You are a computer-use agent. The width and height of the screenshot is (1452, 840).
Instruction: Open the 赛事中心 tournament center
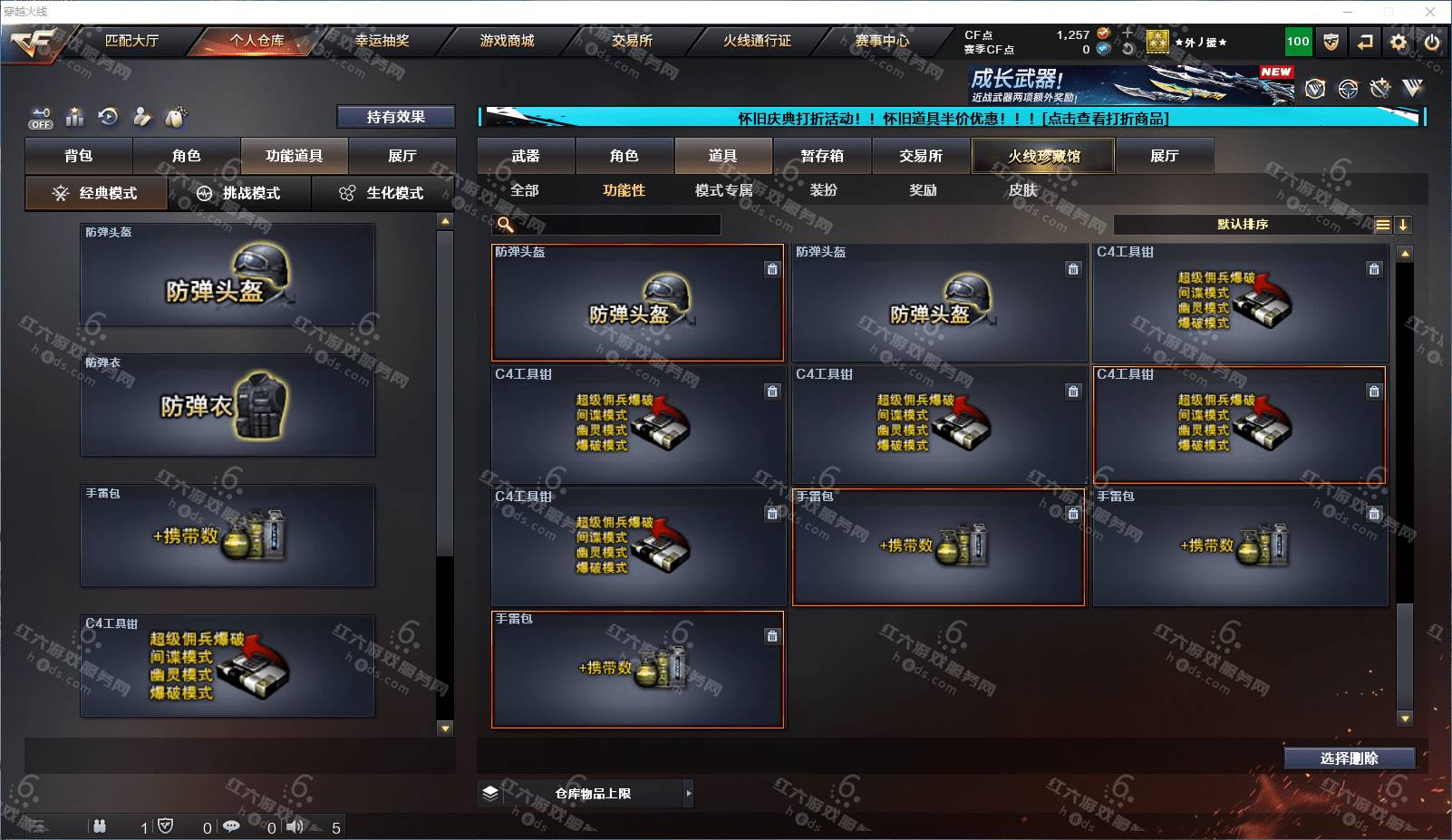click(882, 41)
